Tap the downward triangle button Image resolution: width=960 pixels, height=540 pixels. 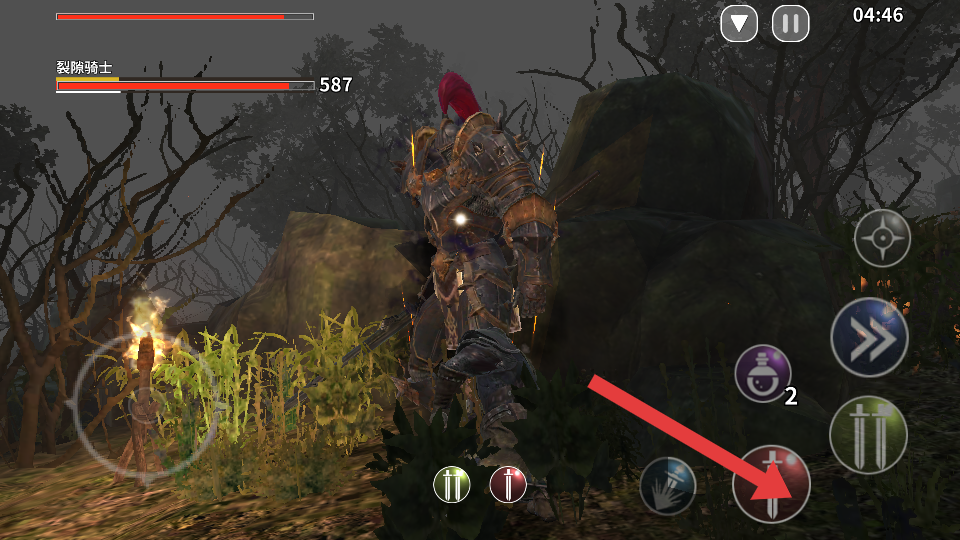point(739,23)
